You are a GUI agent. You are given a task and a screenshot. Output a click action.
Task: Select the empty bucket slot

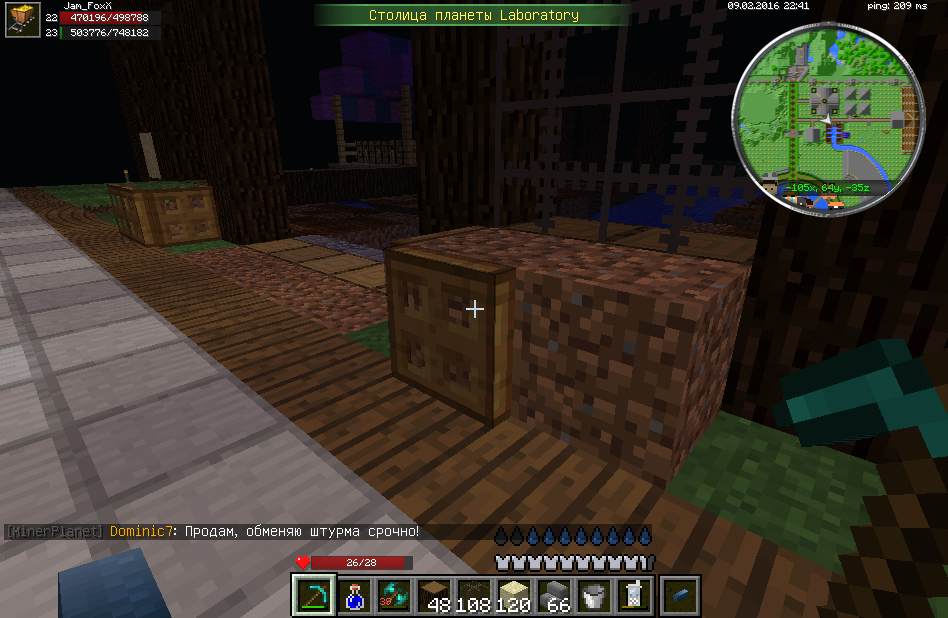(594, 595)
